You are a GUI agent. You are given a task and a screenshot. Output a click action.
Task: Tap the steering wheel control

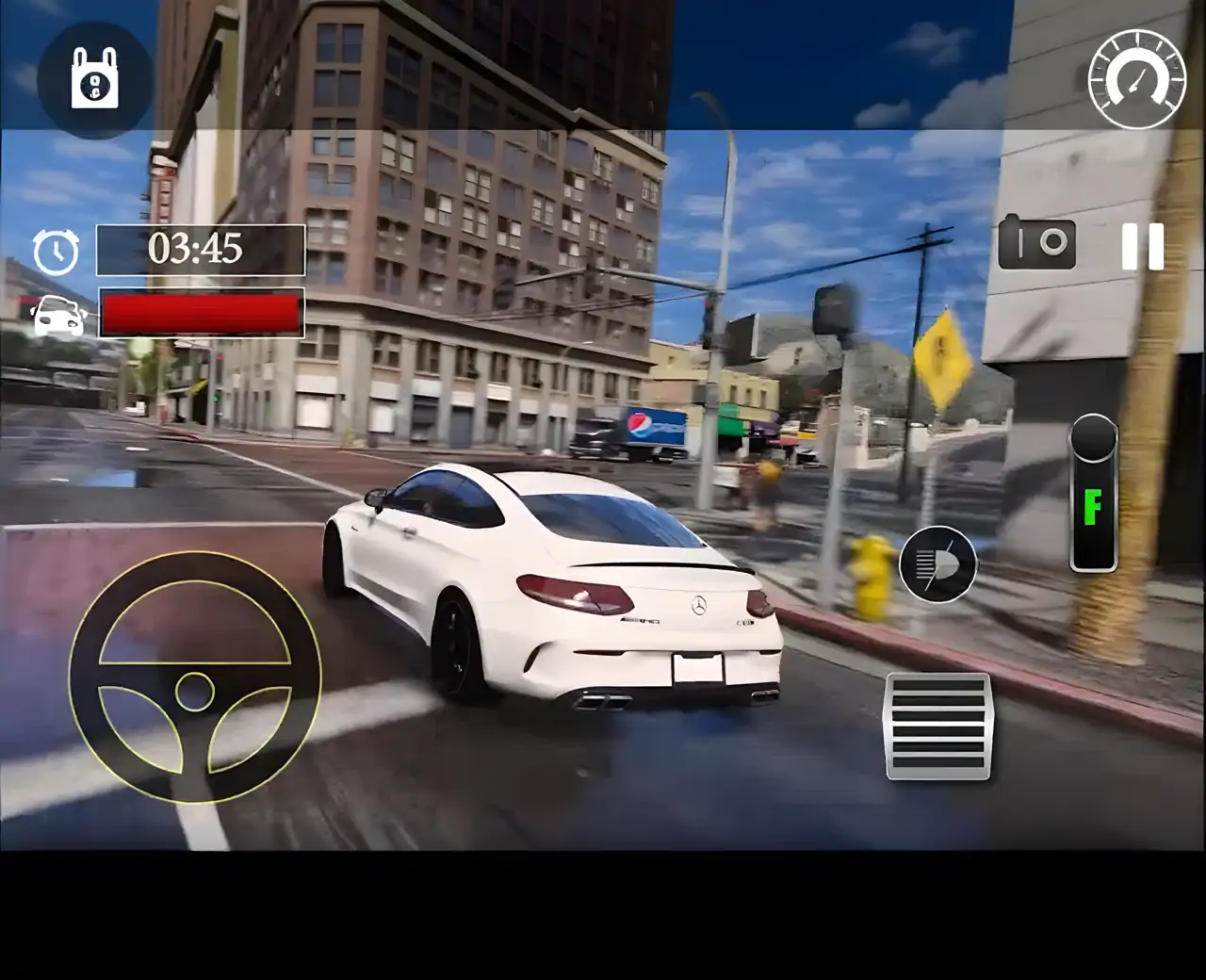coord(195,678)
